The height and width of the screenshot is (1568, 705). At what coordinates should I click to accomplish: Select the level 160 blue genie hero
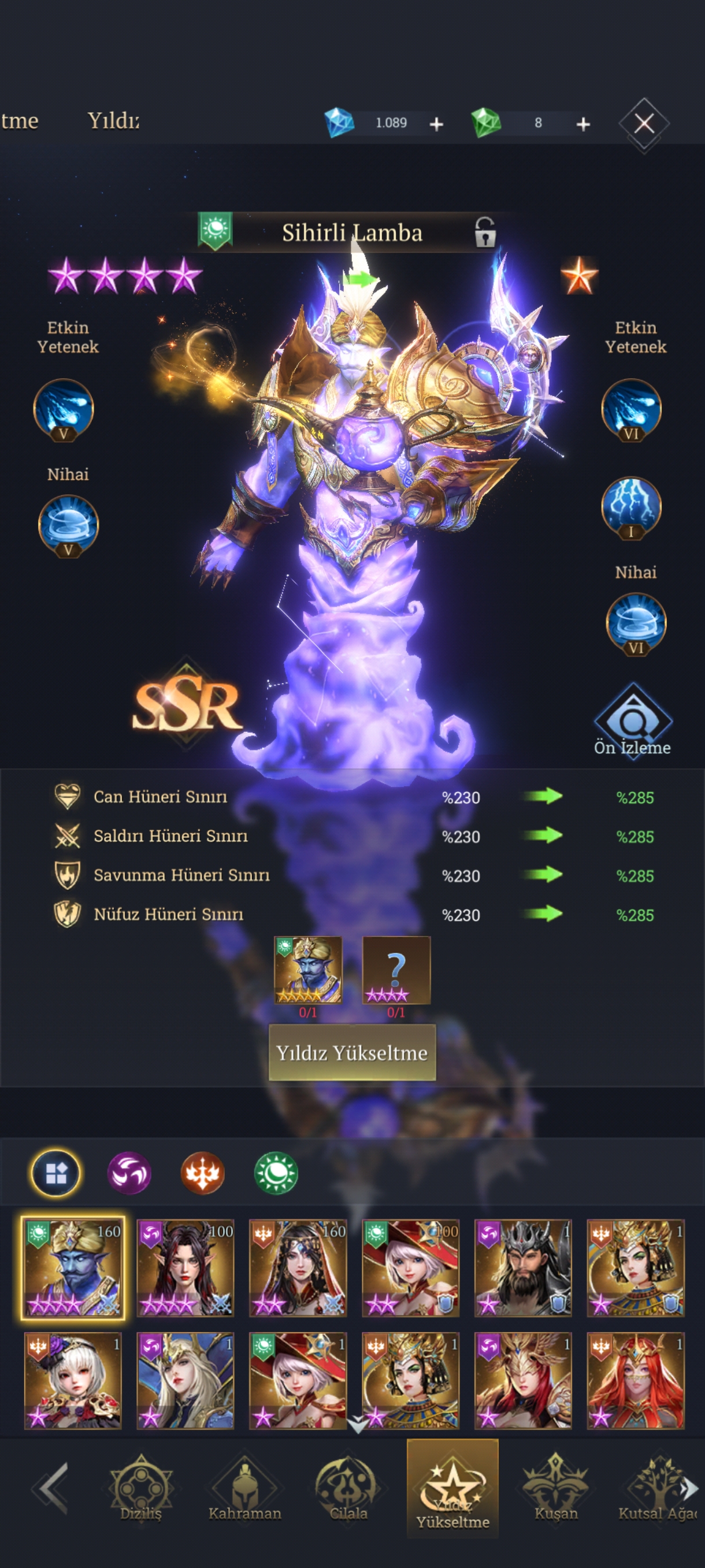73,1268
